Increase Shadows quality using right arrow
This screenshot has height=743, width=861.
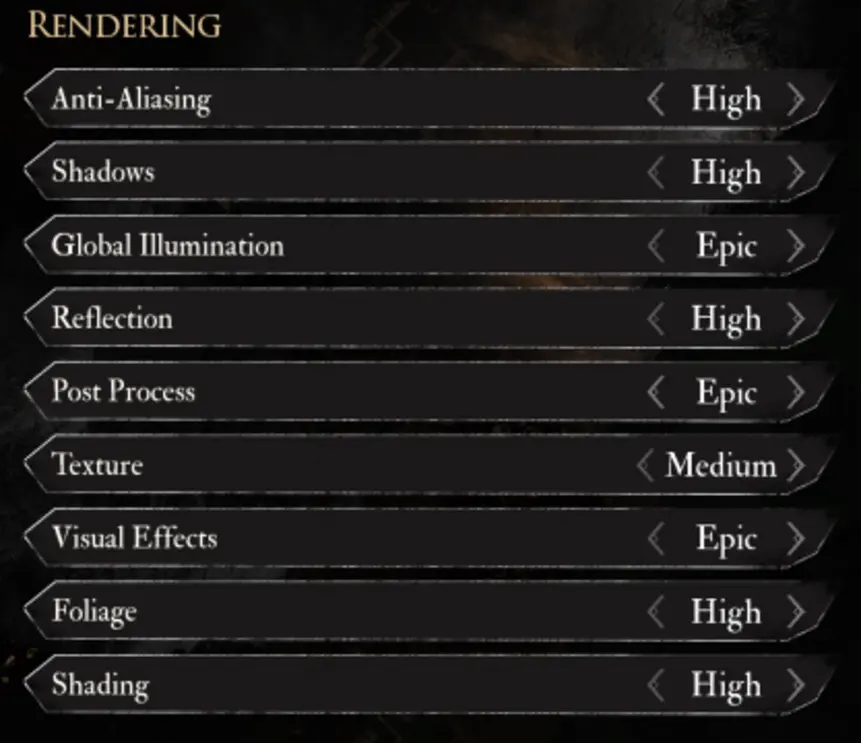pos(796,173)
